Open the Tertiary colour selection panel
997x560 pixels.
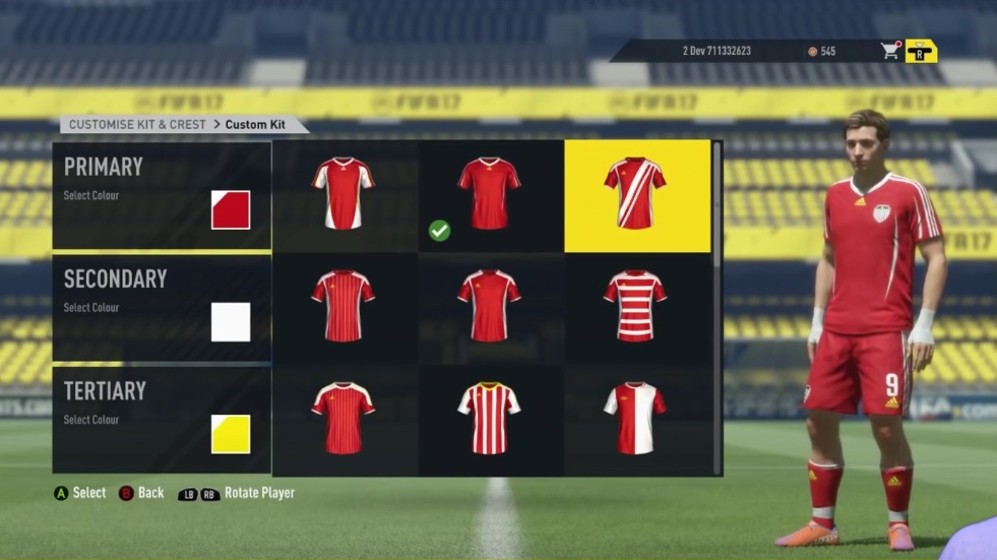pyautogui.click(x=161, y=419)
